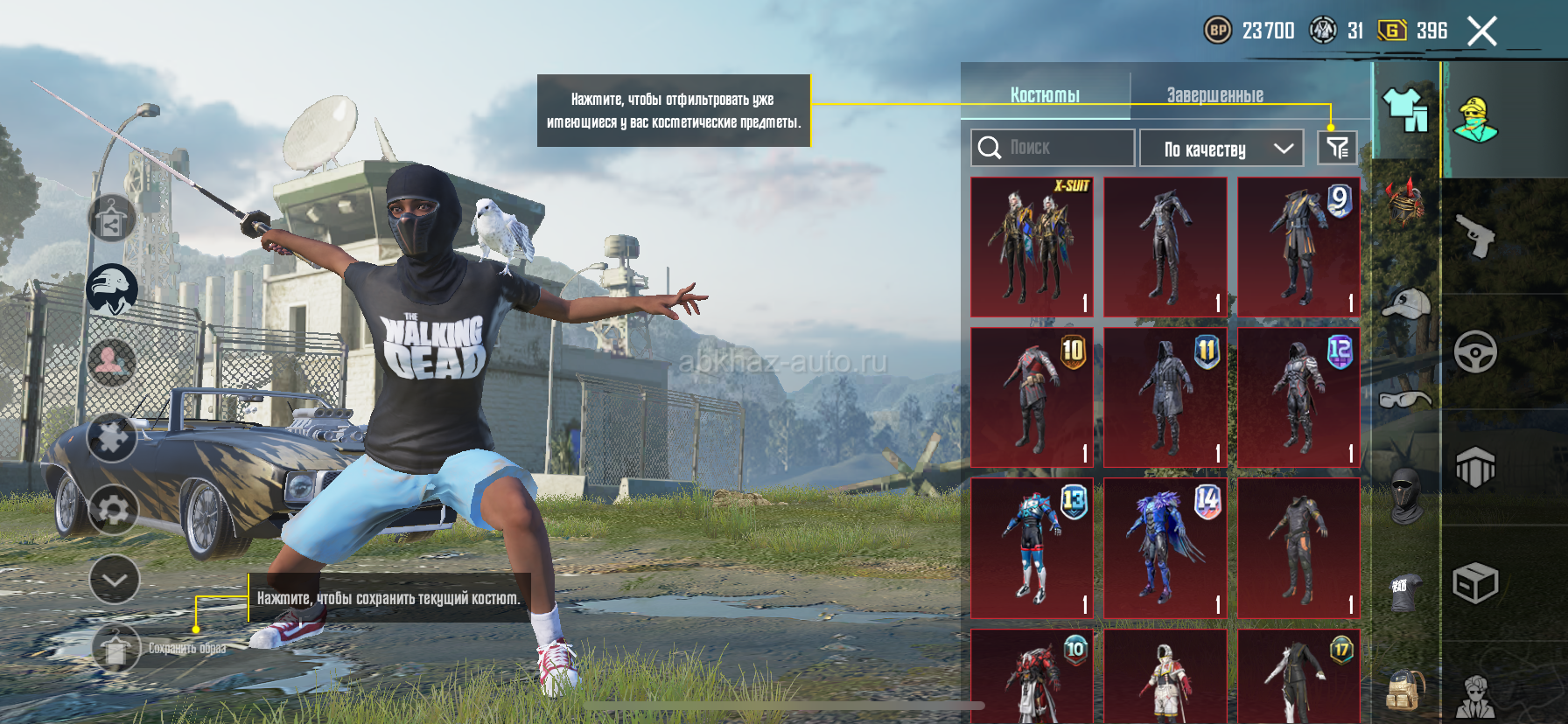
Task: Open the steering wheel vehicles category
Action: 1475,352
